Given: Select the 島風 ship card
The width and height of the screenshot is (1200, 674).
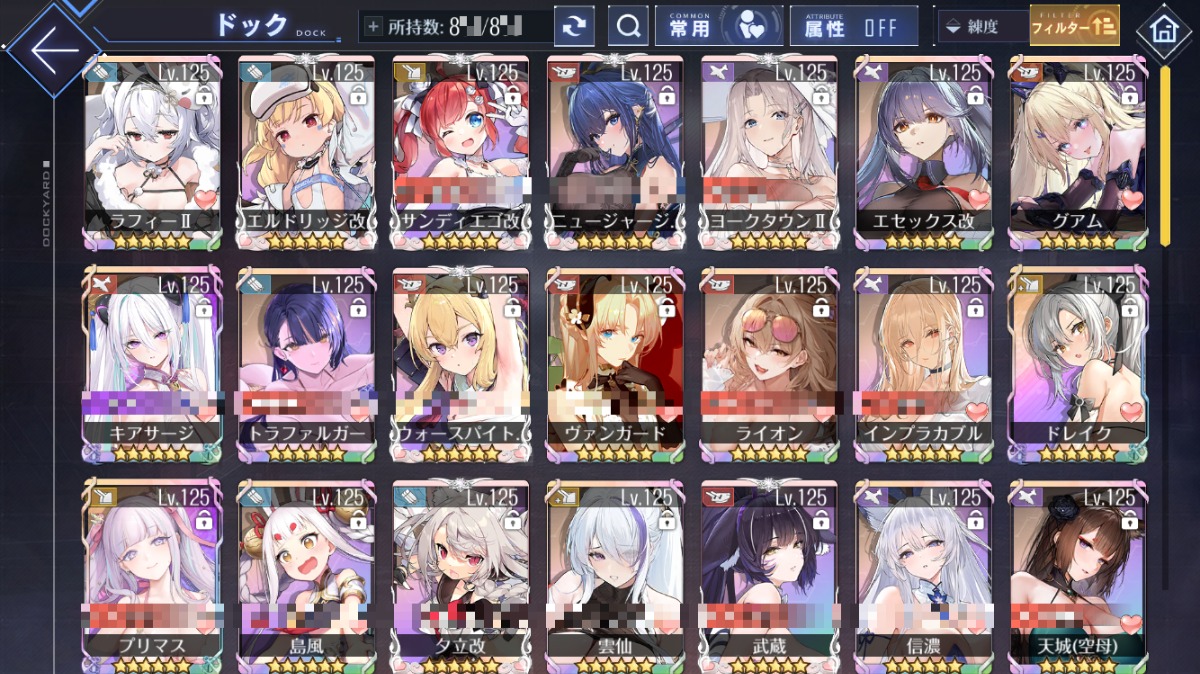Looking at the screenshot, I should click(306, 575).
